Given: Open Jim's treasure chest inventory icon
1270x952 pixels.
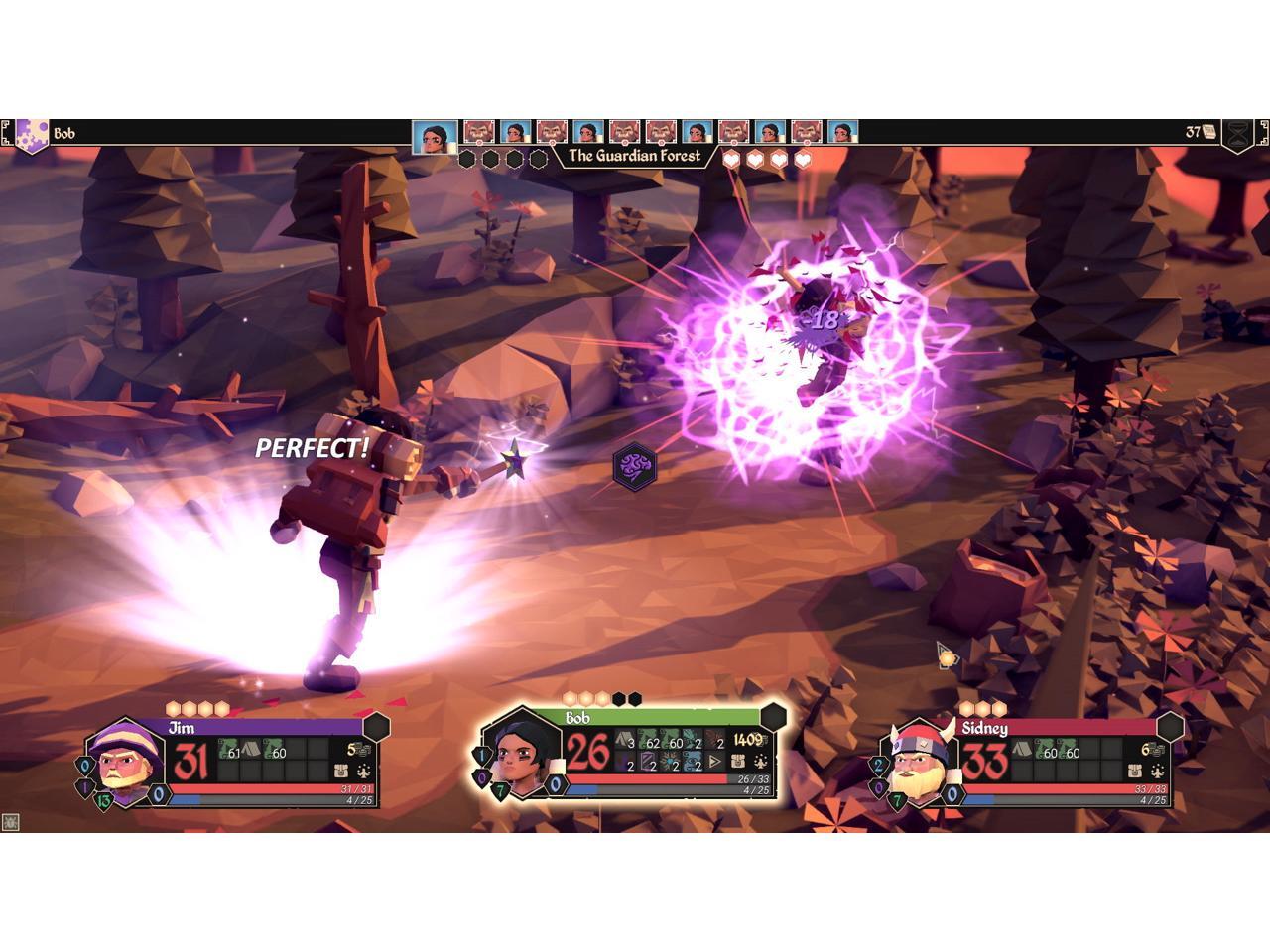Looking at the screenshot, I should pos(340,772).
